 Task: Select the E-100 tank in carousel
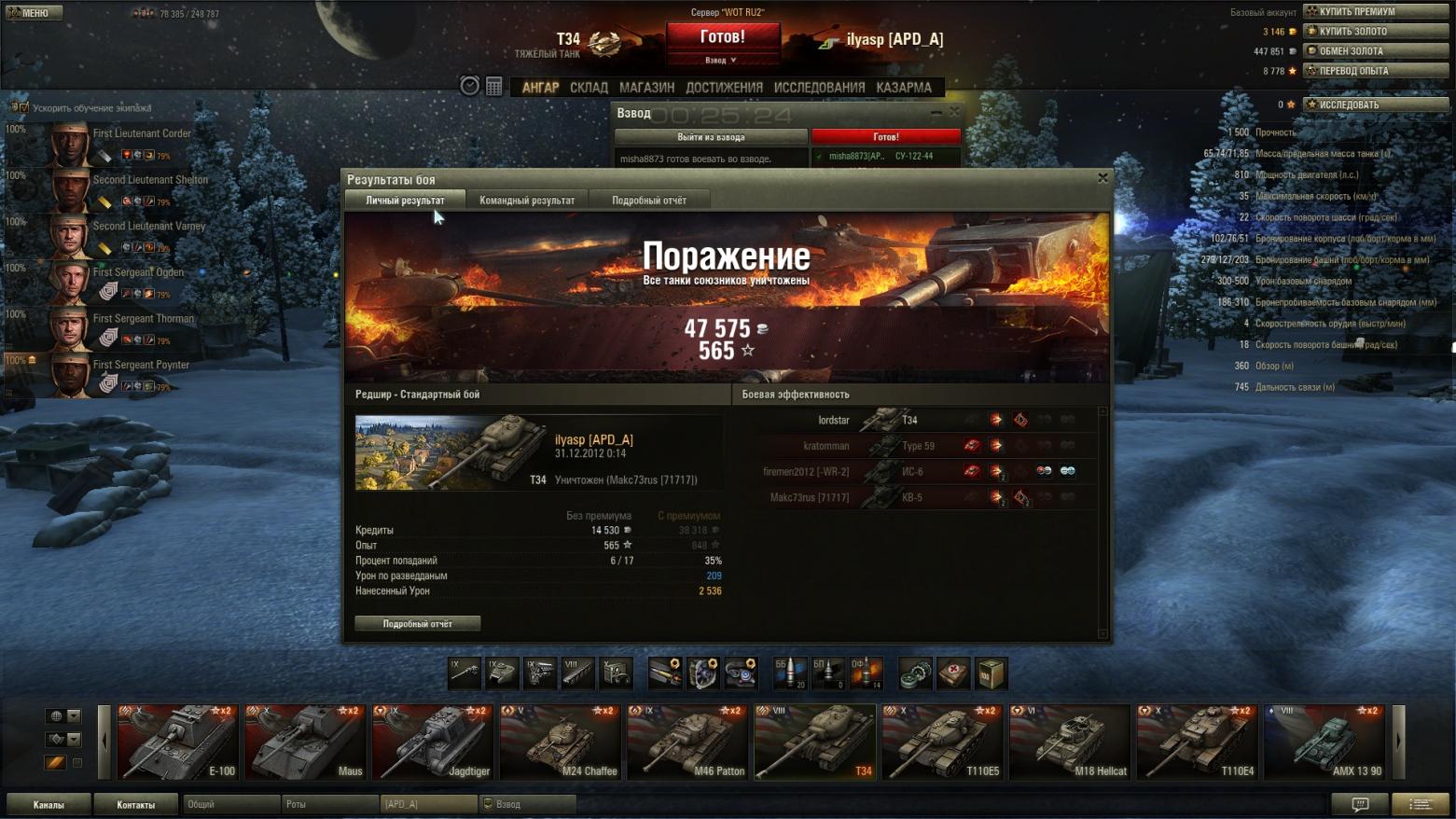[177, 743]
